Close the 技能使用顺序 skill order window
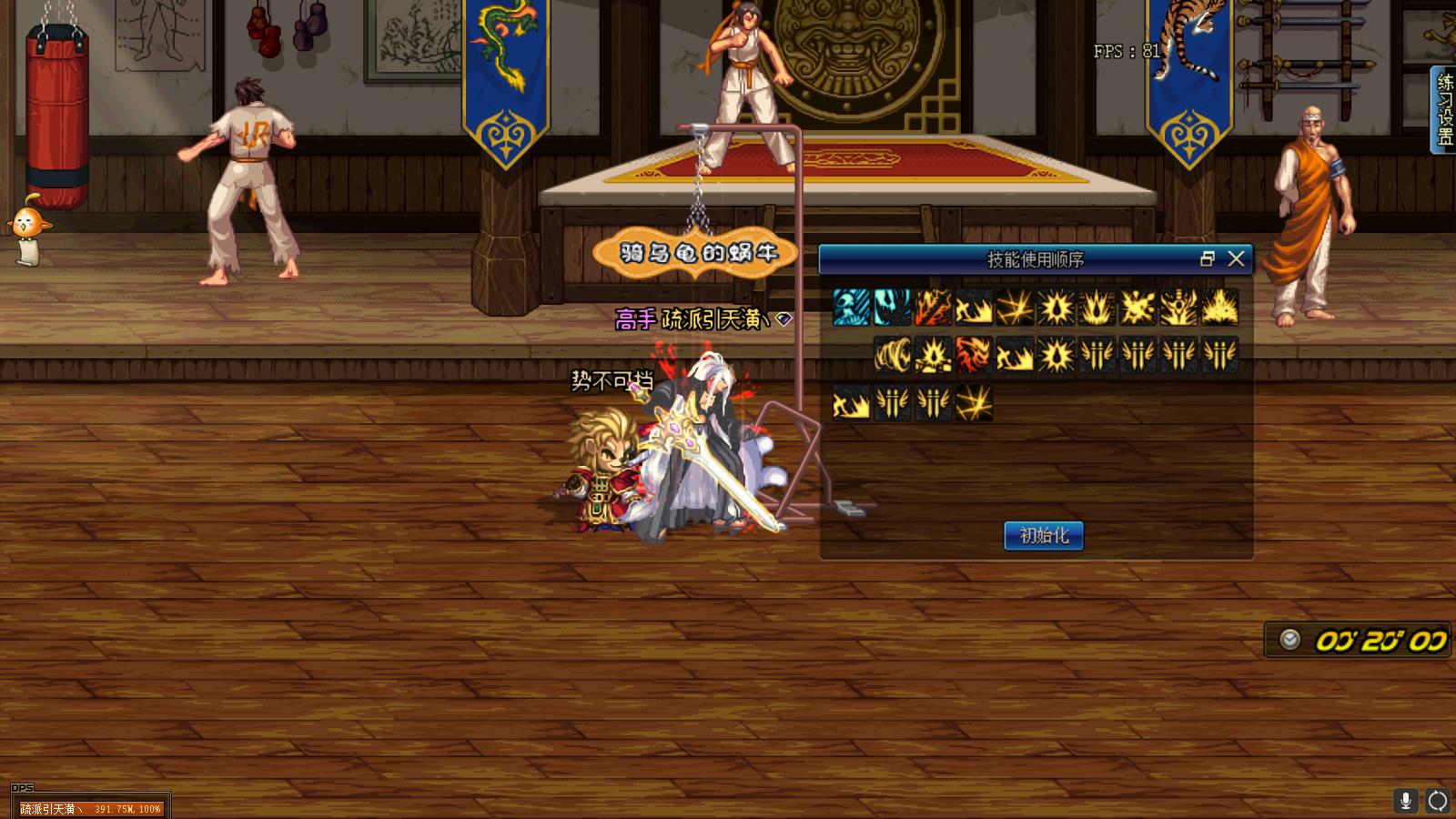1456x819 pixels. point(1236,259)
